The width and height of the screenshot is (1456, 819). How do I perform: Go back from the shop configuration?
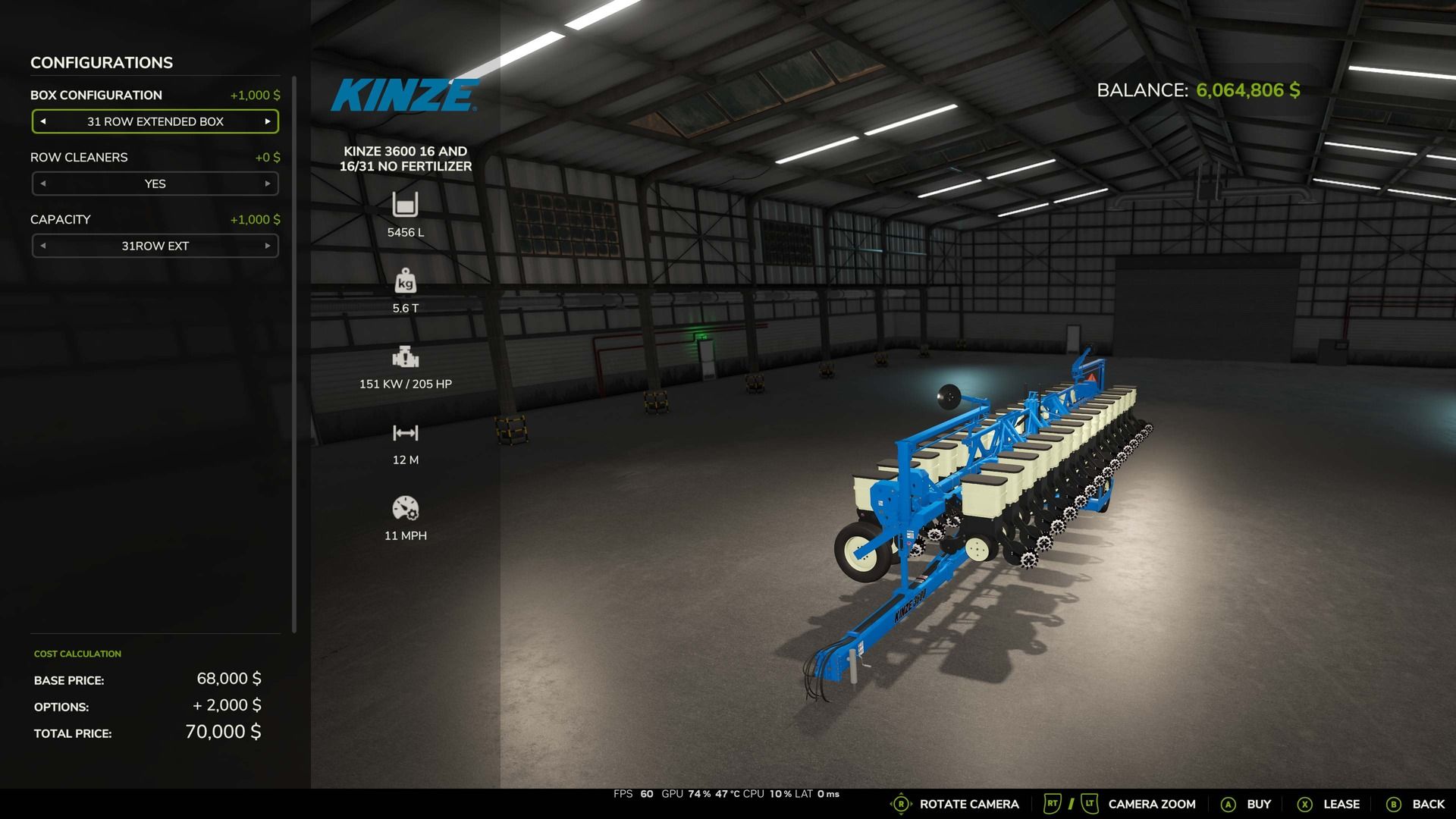[x=1415, y=804]
